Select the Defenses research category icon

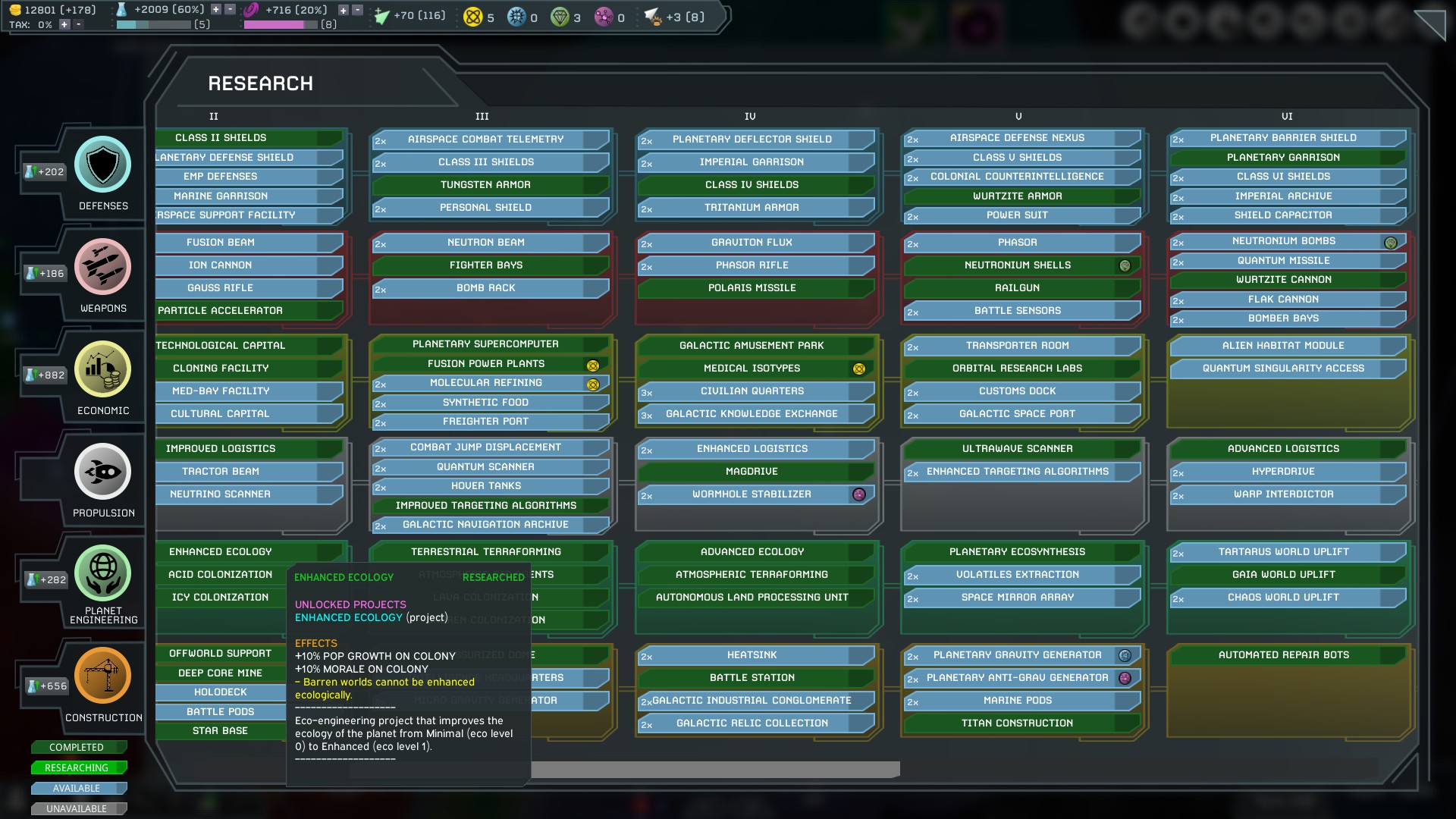[x=103, y=165]
